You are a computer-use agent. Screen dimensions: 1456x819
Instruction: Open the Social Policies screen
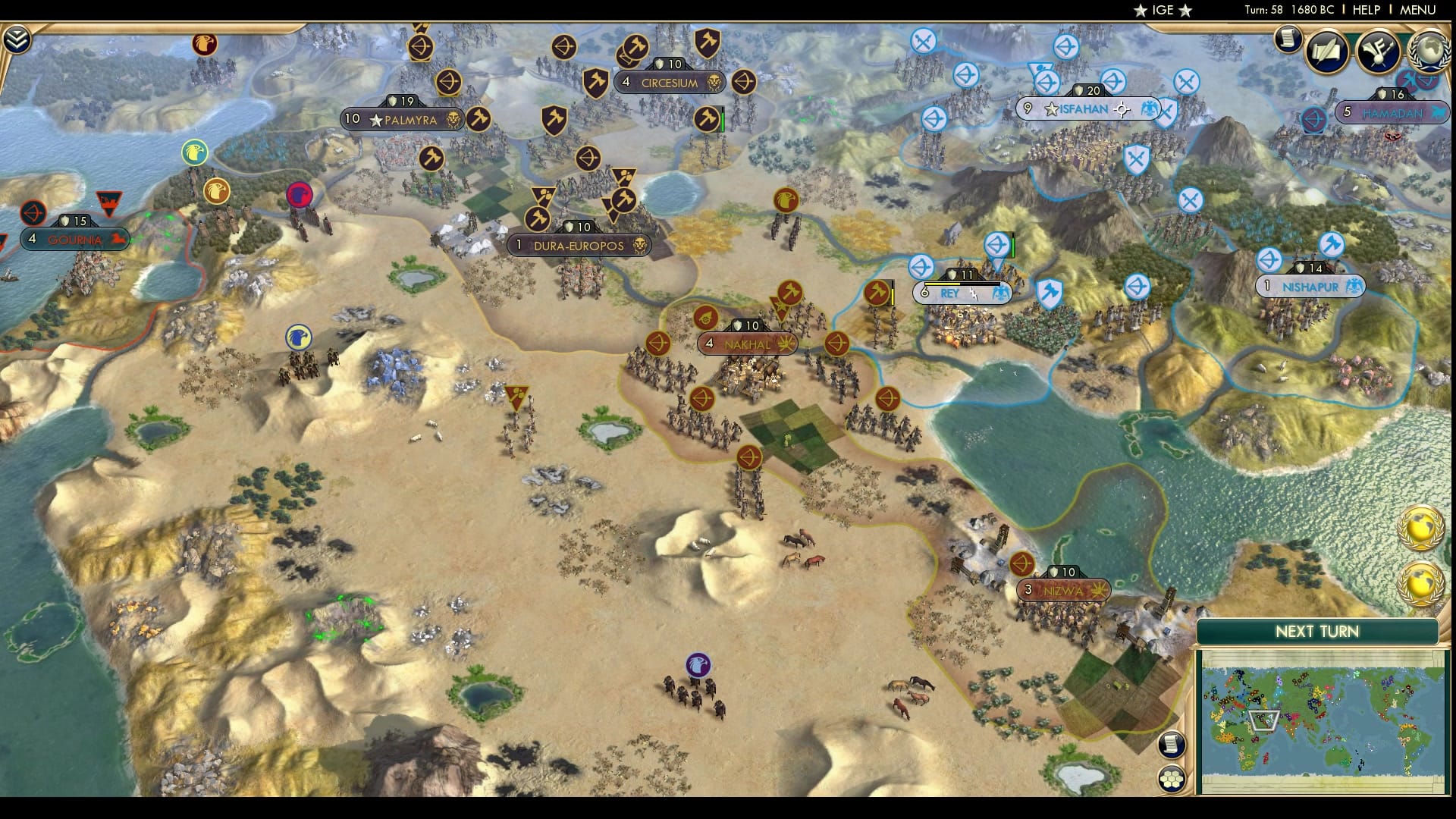(x=1326, y=49)
